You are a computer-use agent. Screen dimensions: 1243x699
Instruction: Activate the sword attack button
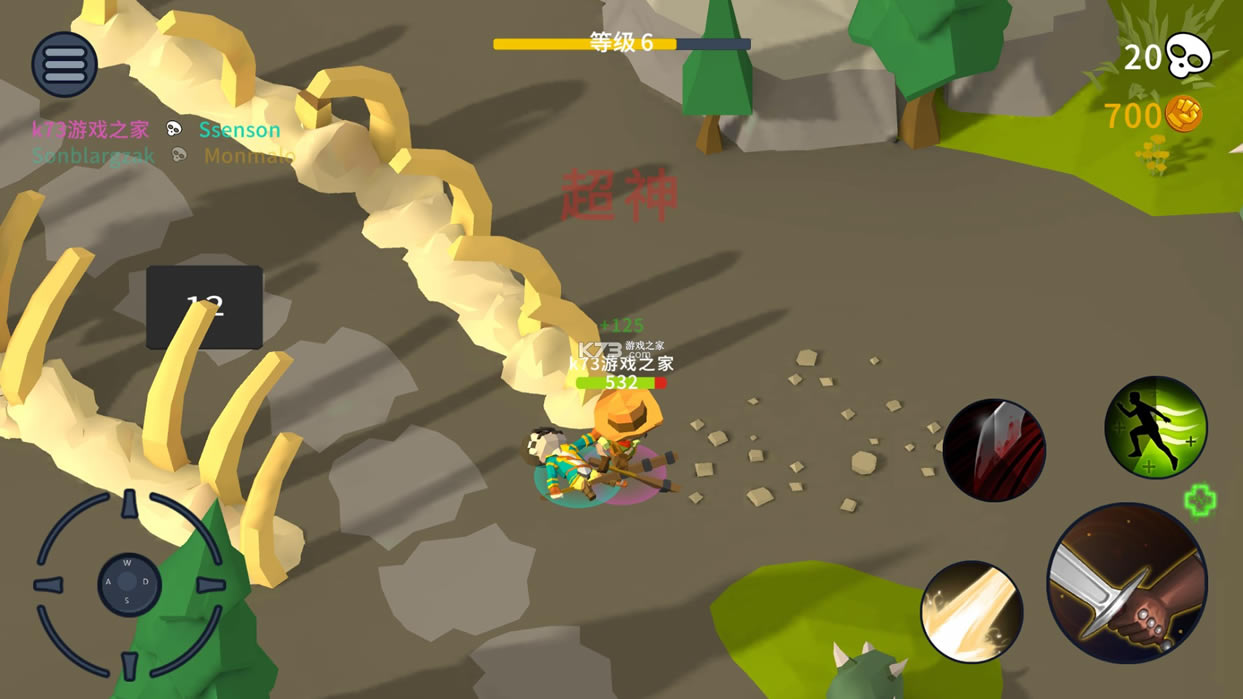coord(1127,583)
